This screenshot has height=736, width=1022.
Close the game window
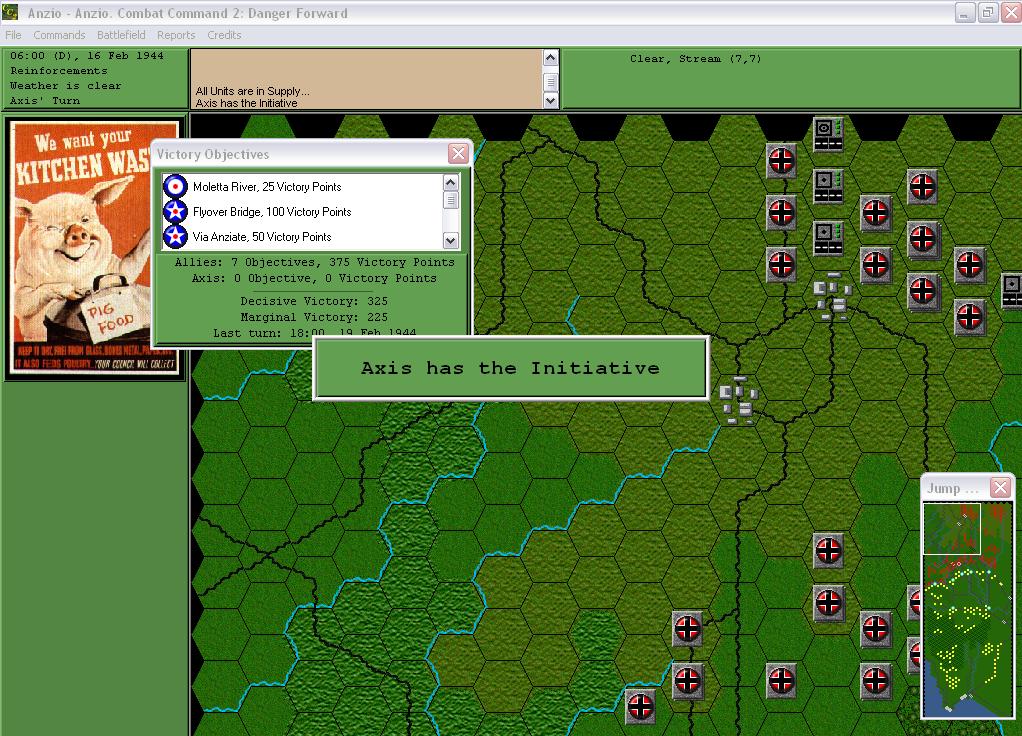pos(1009,12)
